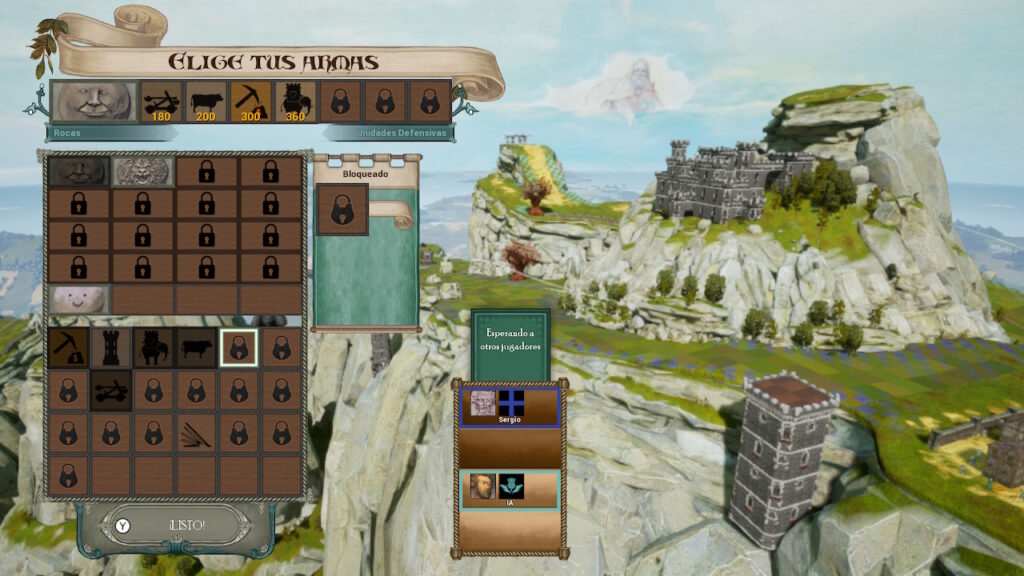The image size is (1024, 576).
Task: Pick the cow unit in the defensive grid
Action: (197, 347)
